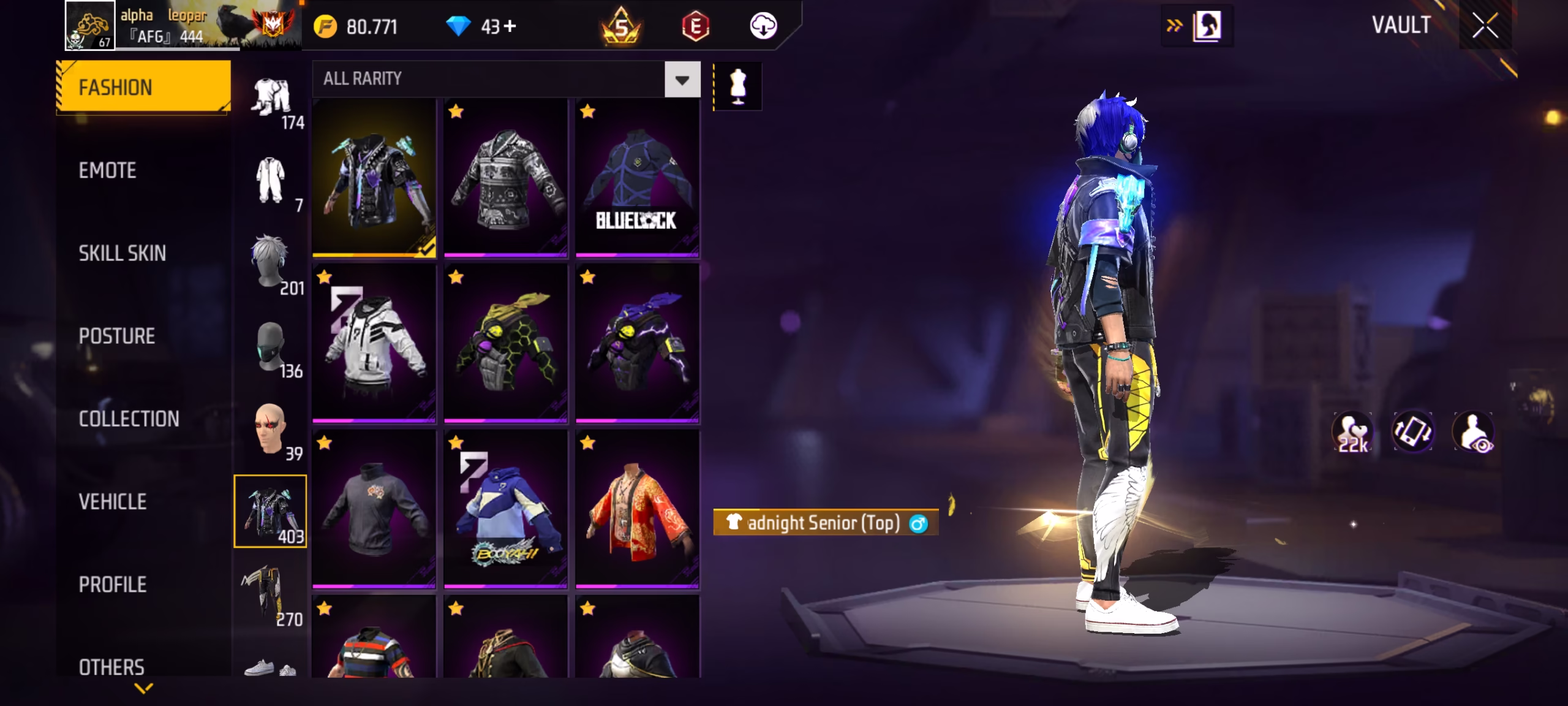
Task: Select the pants subcategory with 270 items
Action: point(271,596)
